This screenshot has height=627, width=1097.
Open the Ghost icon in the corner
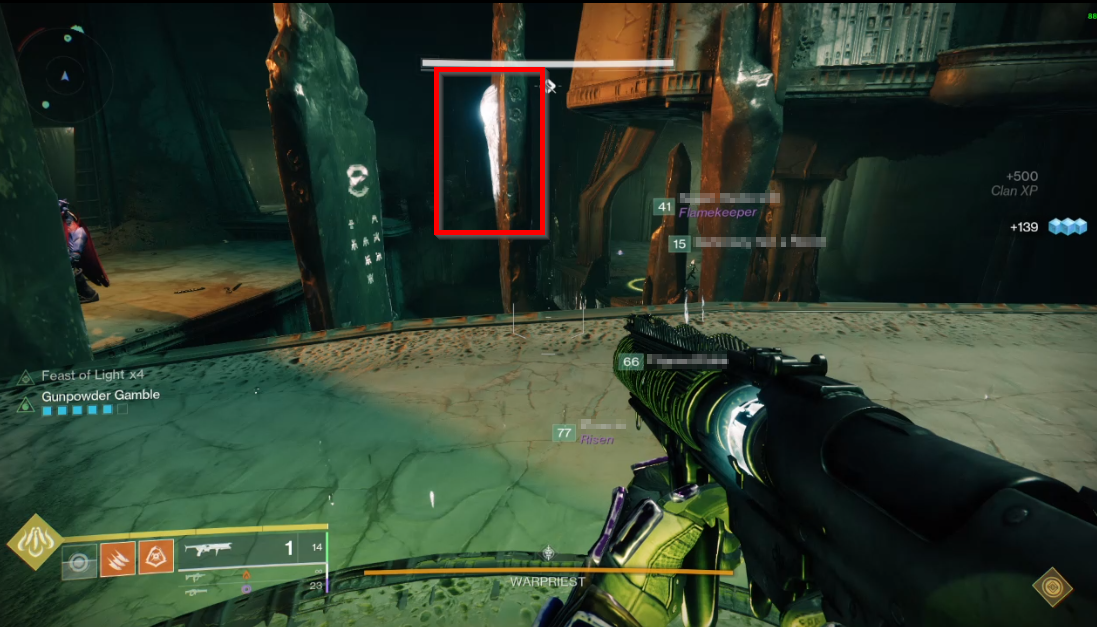[1051, 585]
